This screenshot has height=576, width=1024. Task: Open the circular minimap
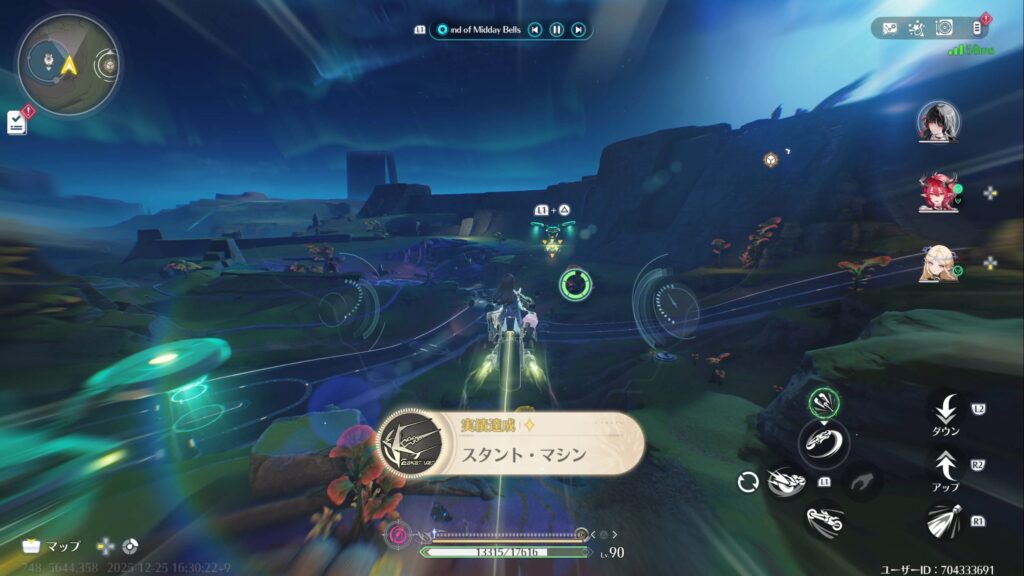point(67,64)
